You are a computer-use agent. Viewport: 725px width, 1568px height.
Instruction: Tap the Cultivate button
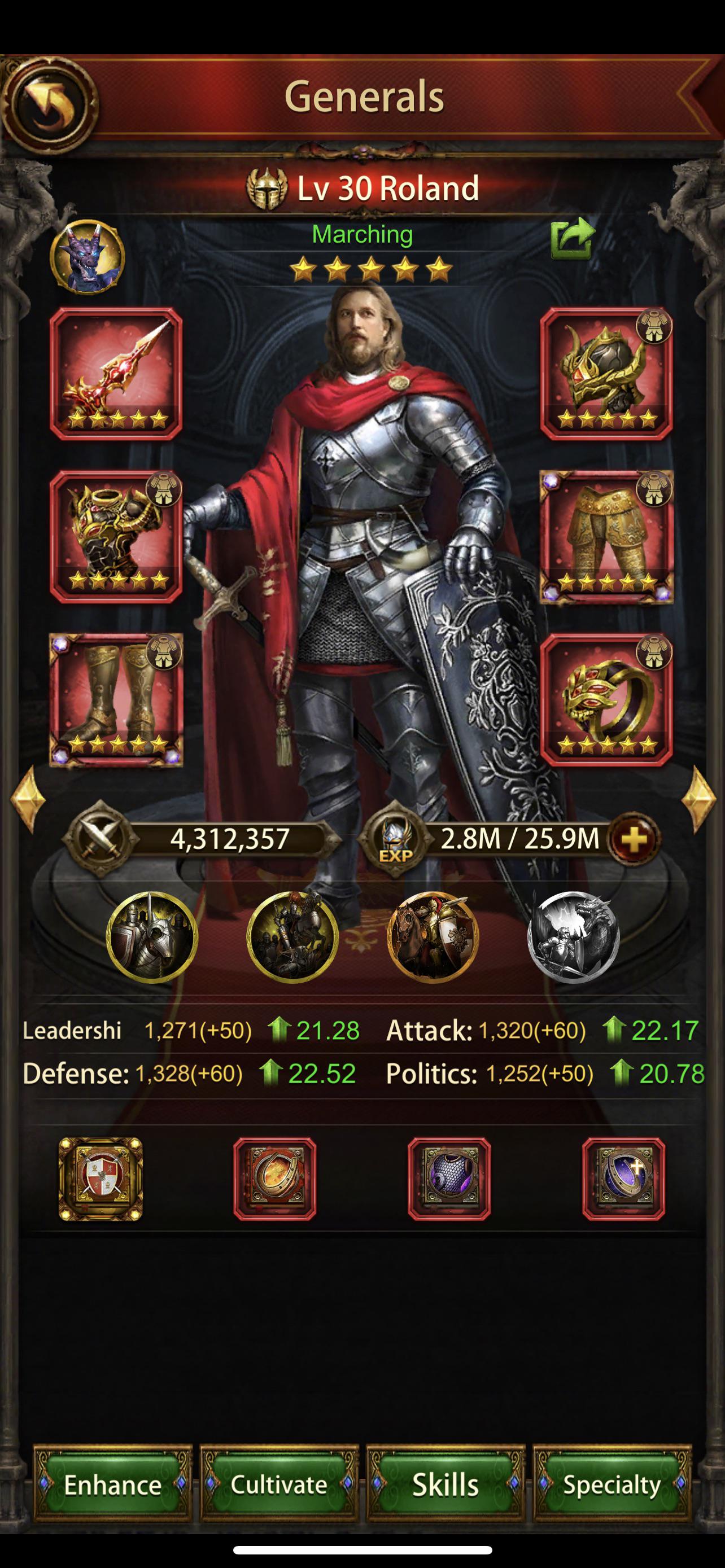(x=279, y=1485)
